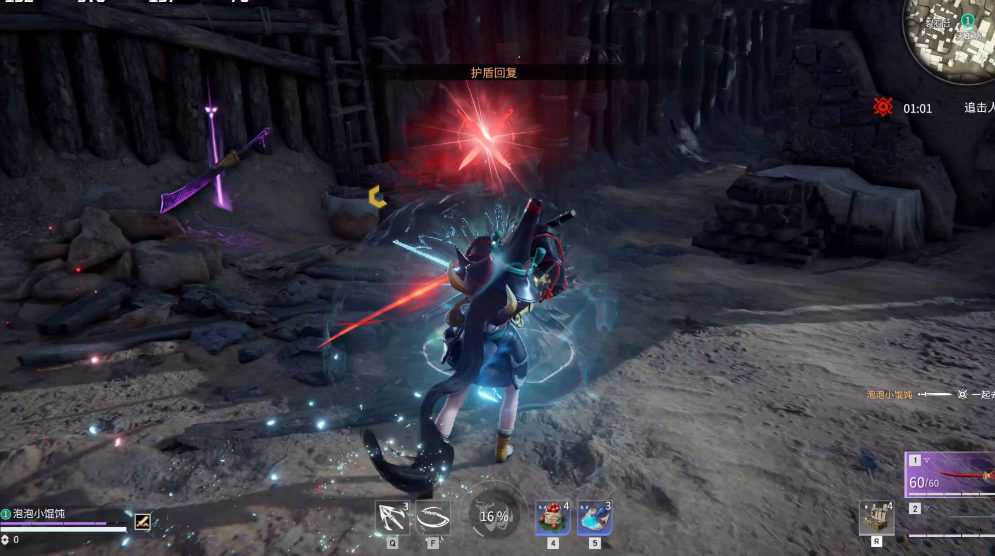Use the blue armor powder item
This screenshot has width=995, height=556.
point(594,517)
